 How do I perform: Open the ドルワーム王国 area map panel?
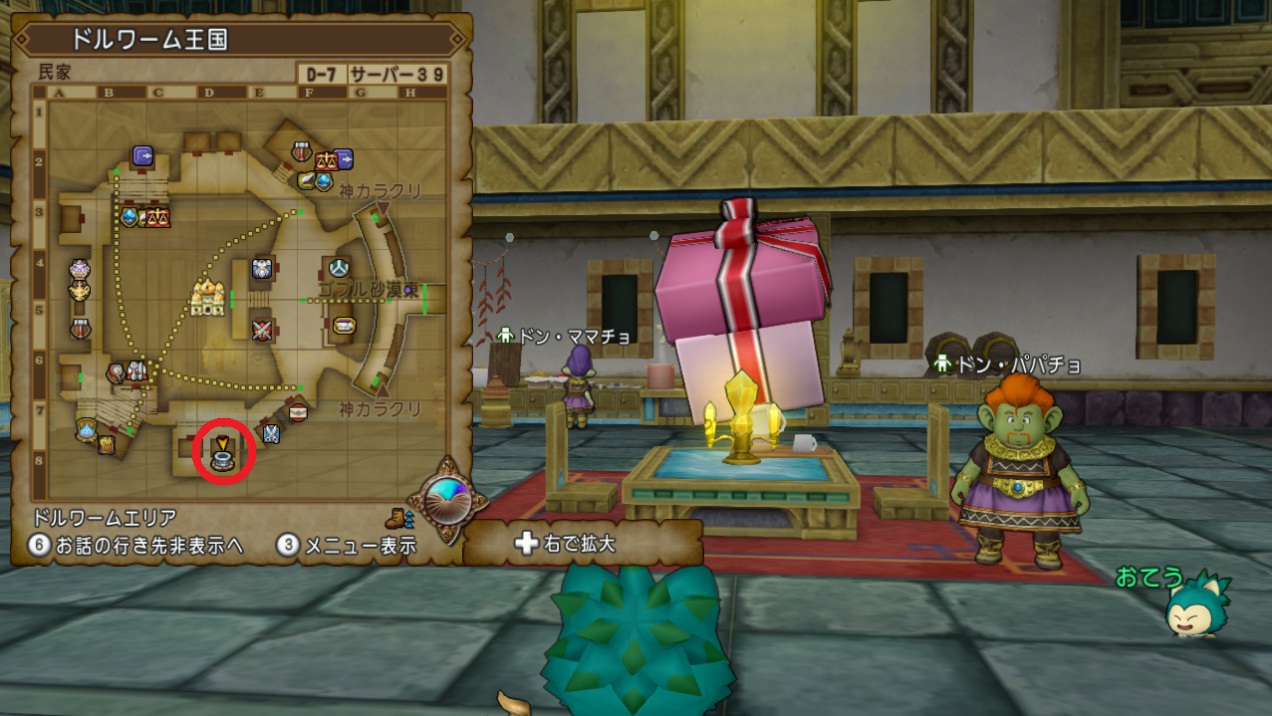[x=150, y=39]
